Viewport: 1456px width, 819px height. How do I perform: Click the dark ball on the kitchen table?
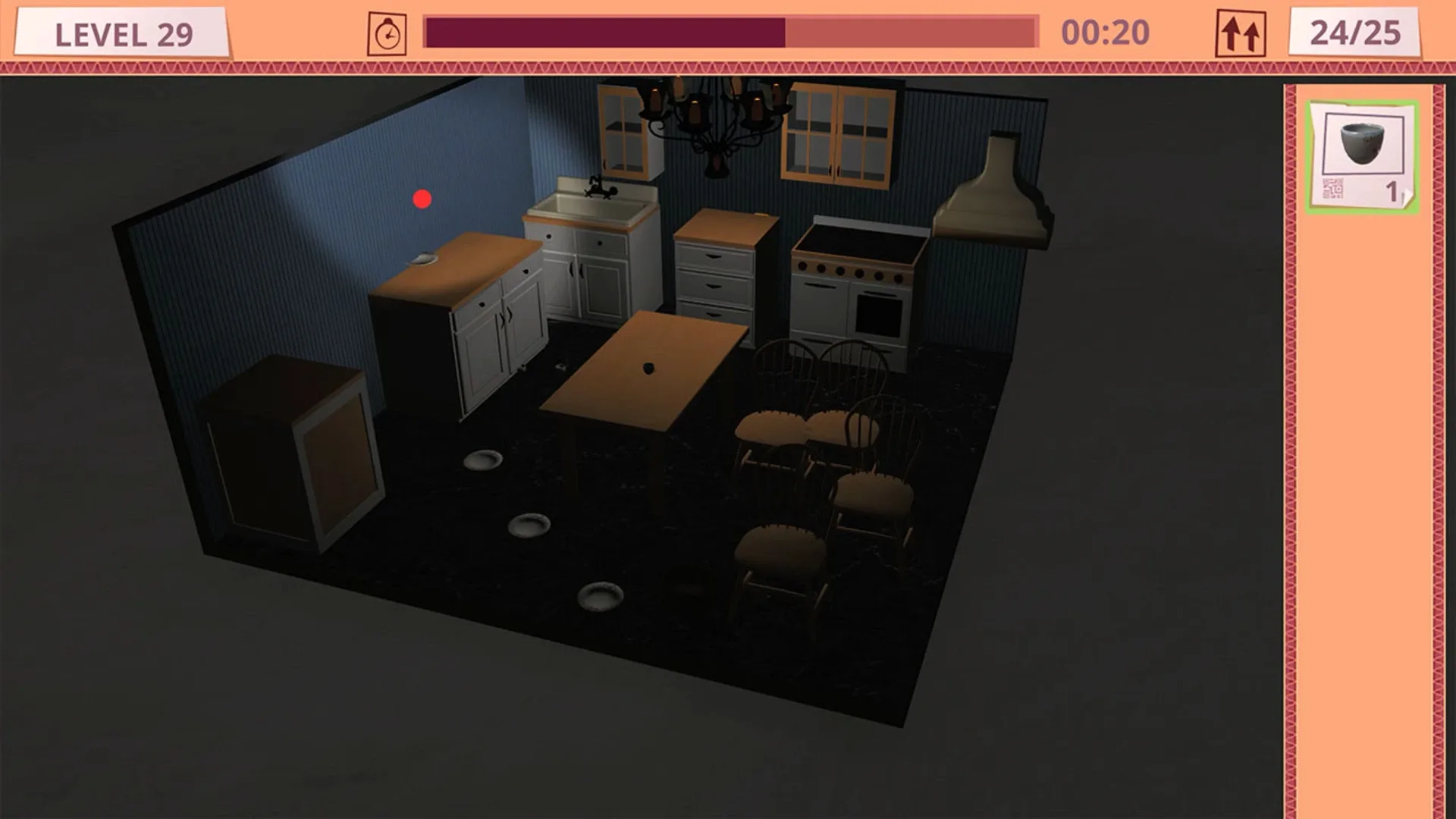(x=648, y=368)
